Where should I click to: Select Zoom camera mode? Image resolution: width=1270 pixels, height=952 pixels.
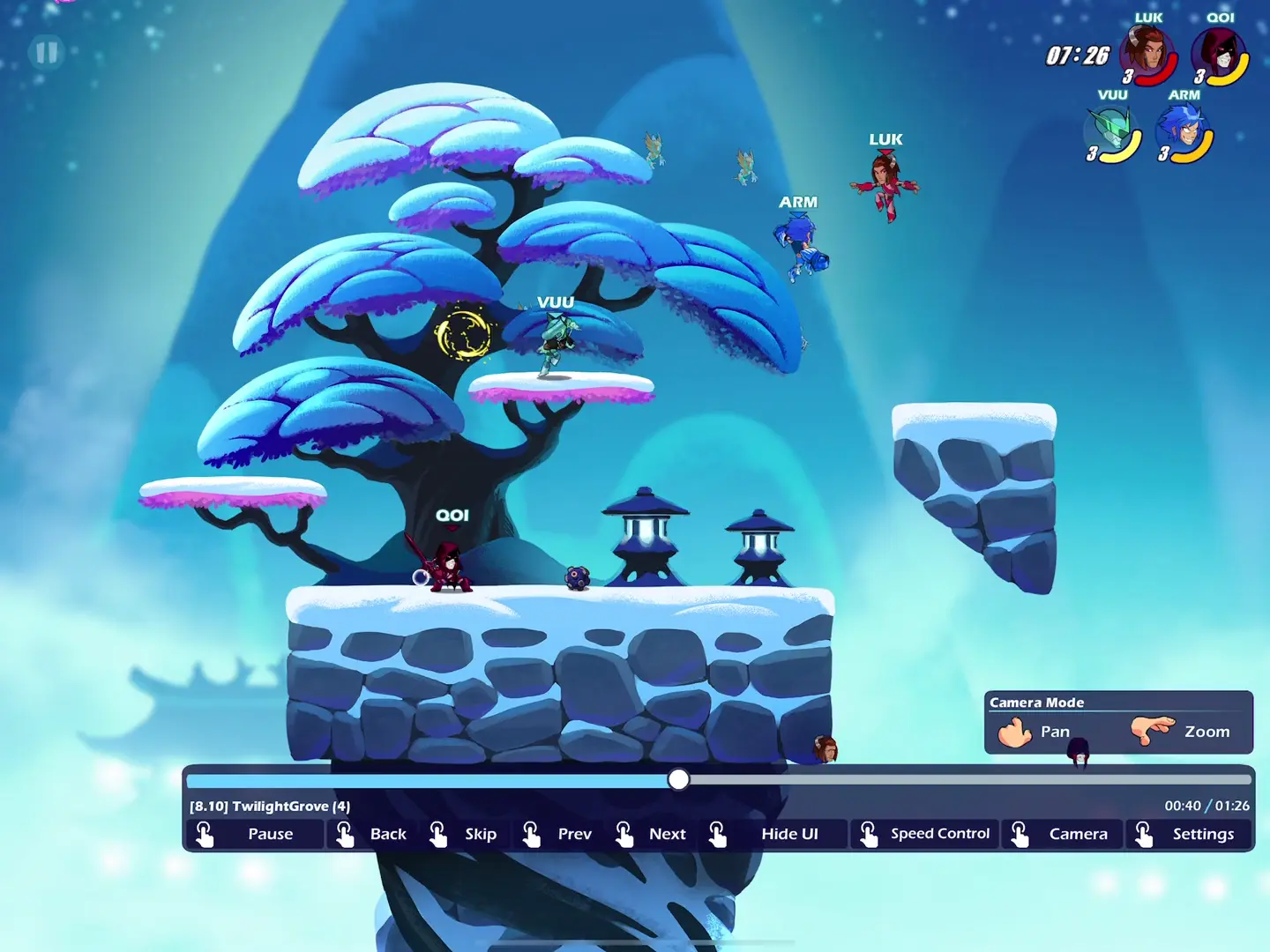(1183, 732)
